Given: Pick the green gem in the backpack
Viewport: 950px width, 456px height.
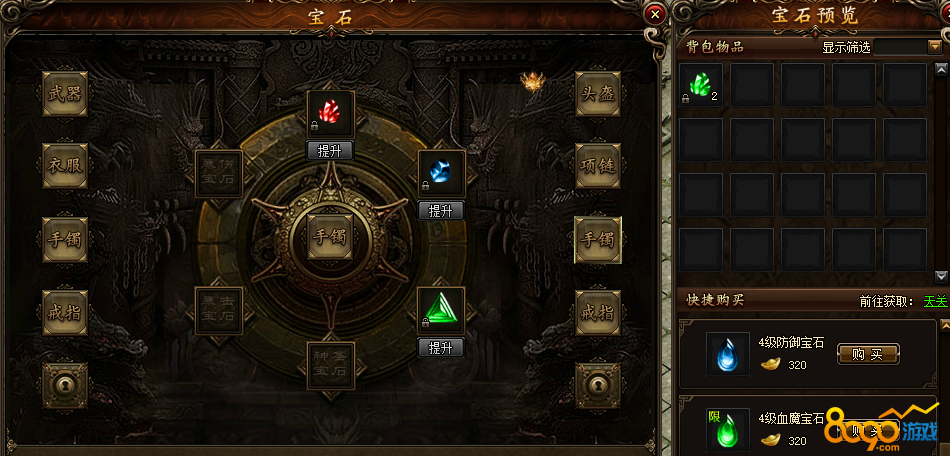Looking at the screenshot, I should click(701, 85).
